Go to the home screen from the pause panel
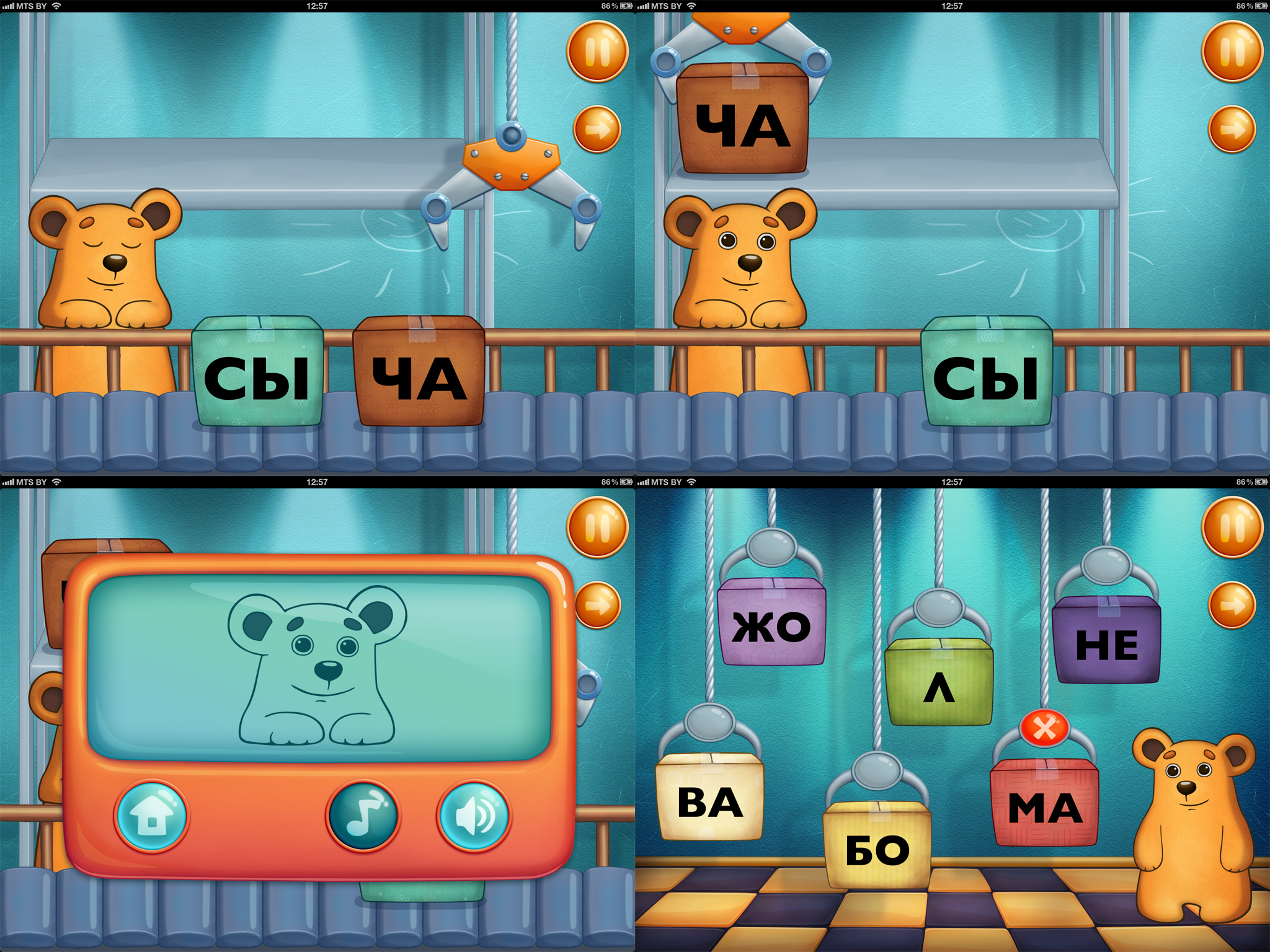This screenshot has height=952, width=1270. [x=152, y=816]
